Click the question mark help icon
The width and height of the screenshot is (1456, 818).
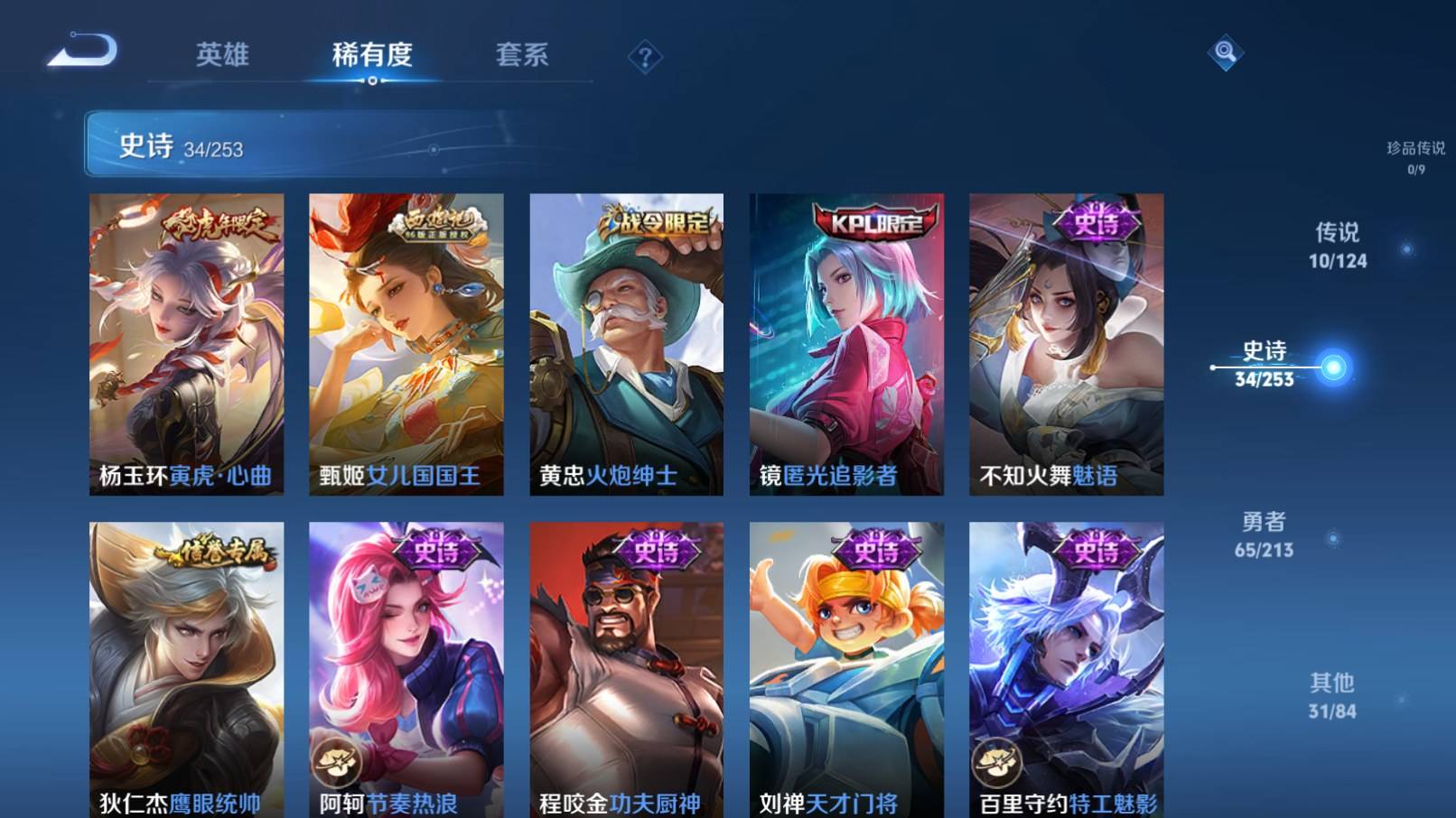click(643, 58)
